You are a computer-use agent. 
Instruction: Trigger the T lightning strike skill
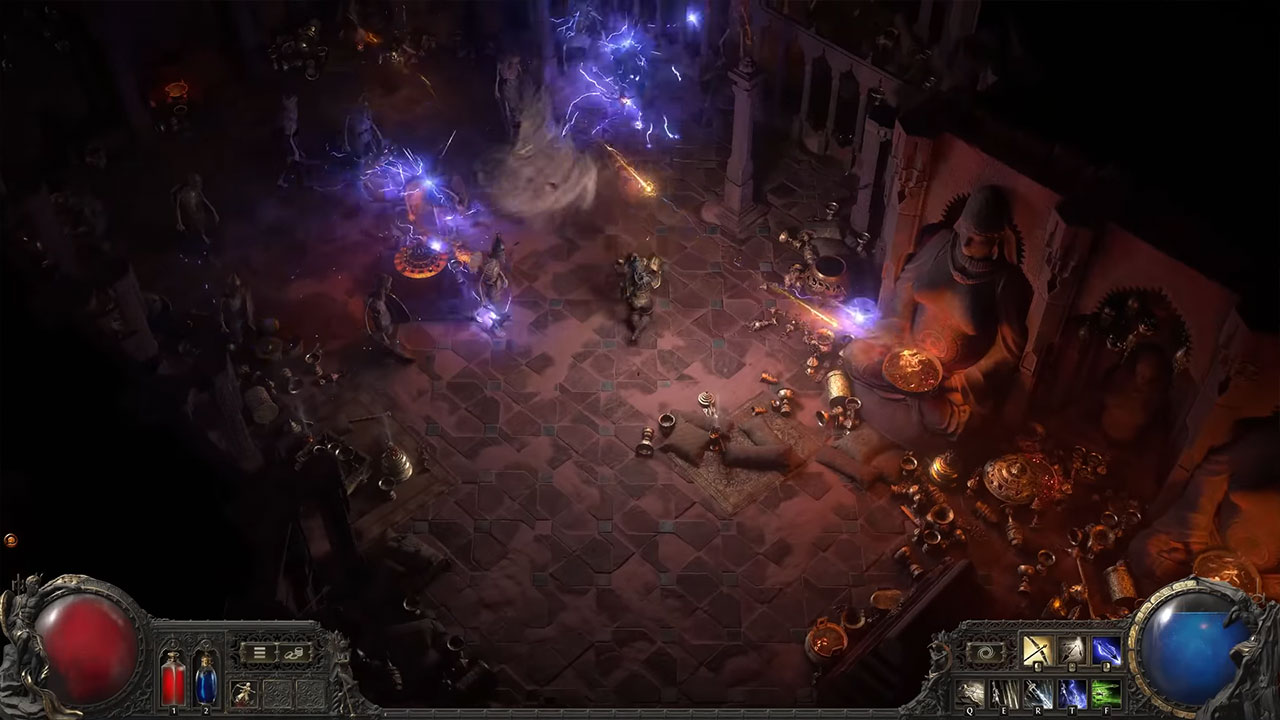point(1073,692)
